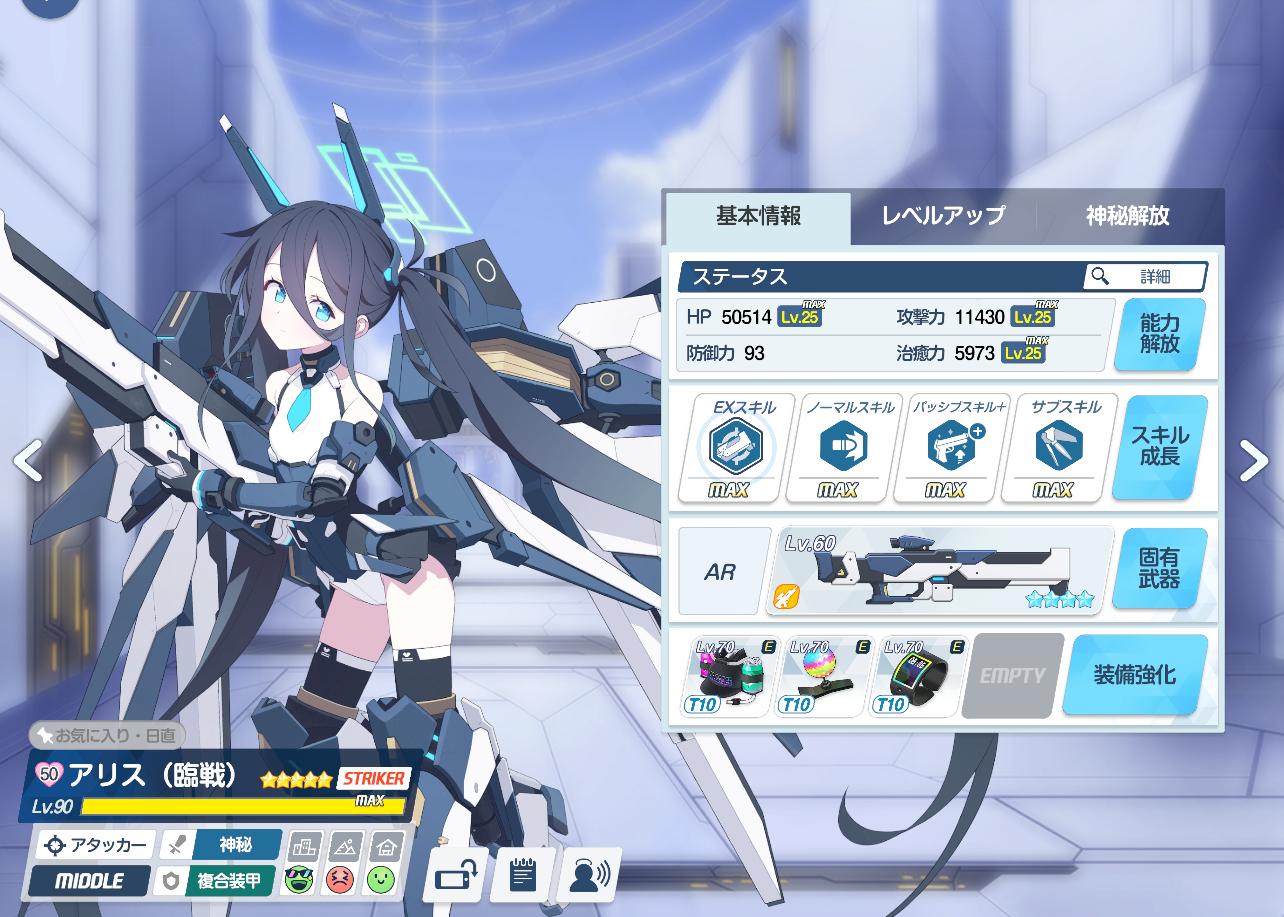Play the character voice icon

589,875
